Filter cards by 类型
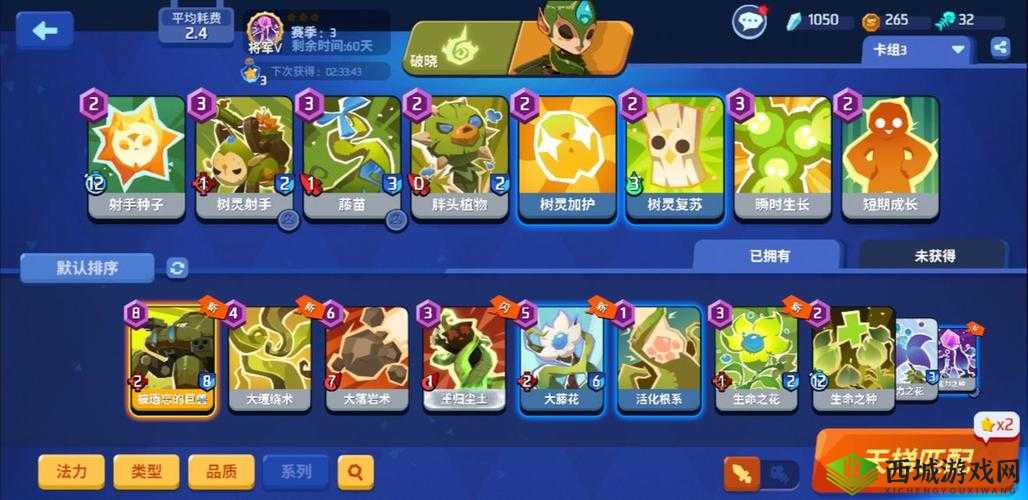 click(146, 470)
